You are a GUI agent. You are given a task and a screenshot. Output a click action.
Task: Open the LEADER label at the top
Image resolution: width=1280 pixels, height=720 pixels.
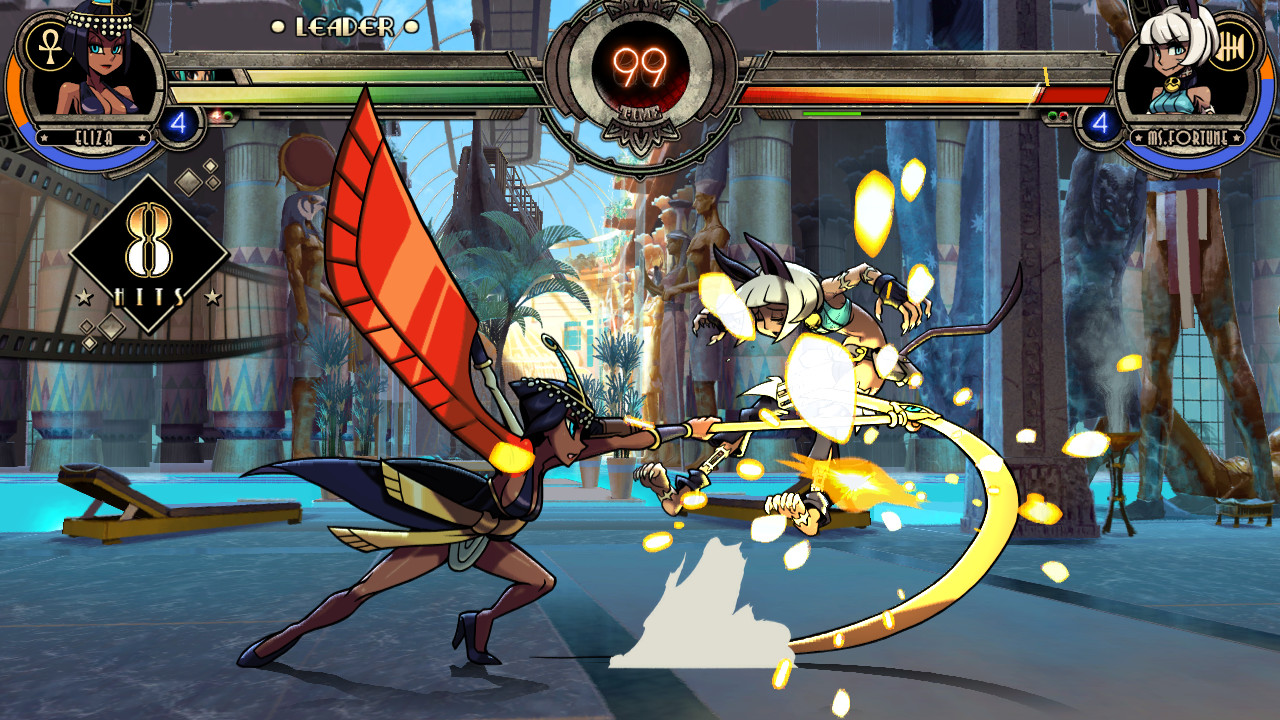point(345,28)
